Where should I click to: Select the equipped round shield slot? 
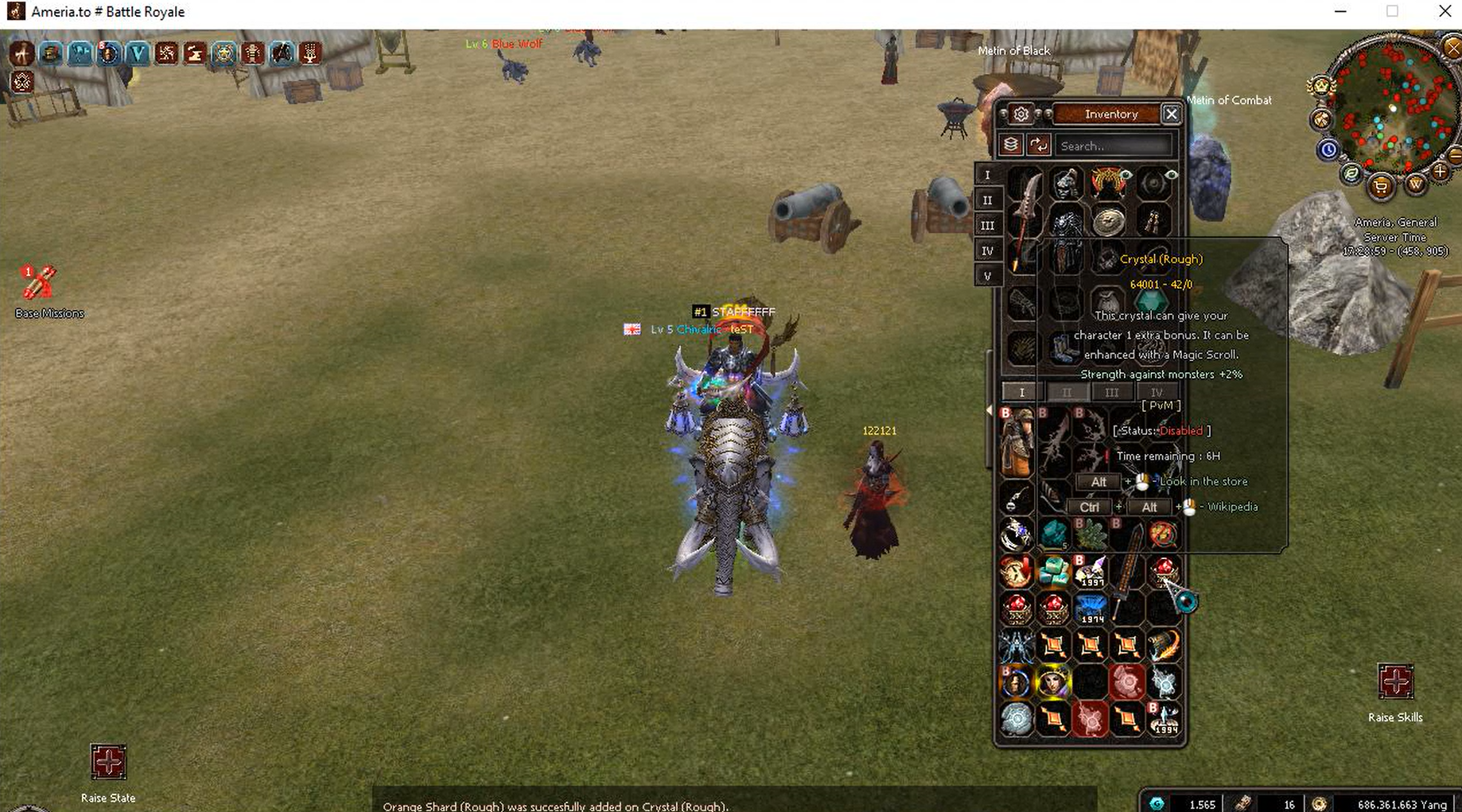click(1108, 222)
